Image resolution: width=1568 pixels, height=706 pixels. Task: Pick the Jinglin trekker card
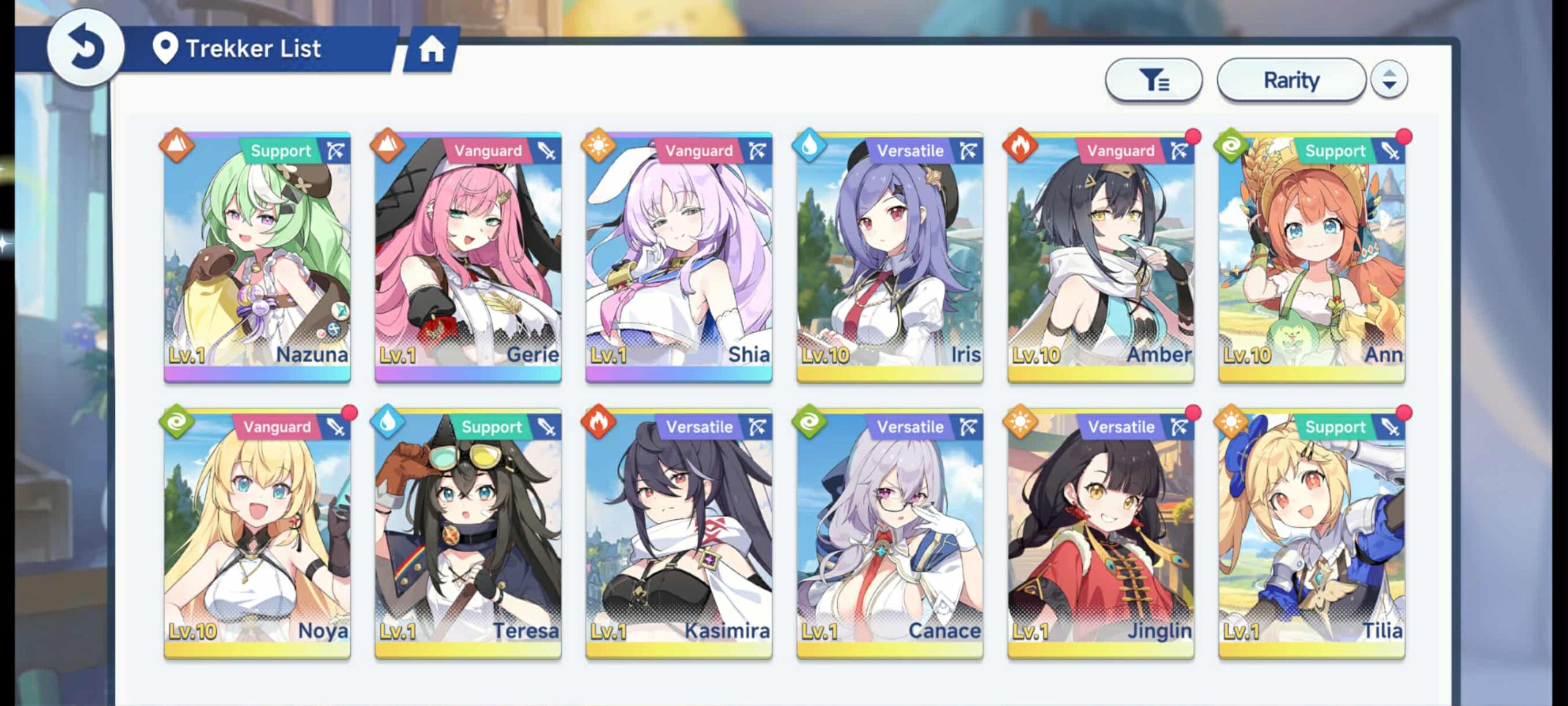(1101, 534)
